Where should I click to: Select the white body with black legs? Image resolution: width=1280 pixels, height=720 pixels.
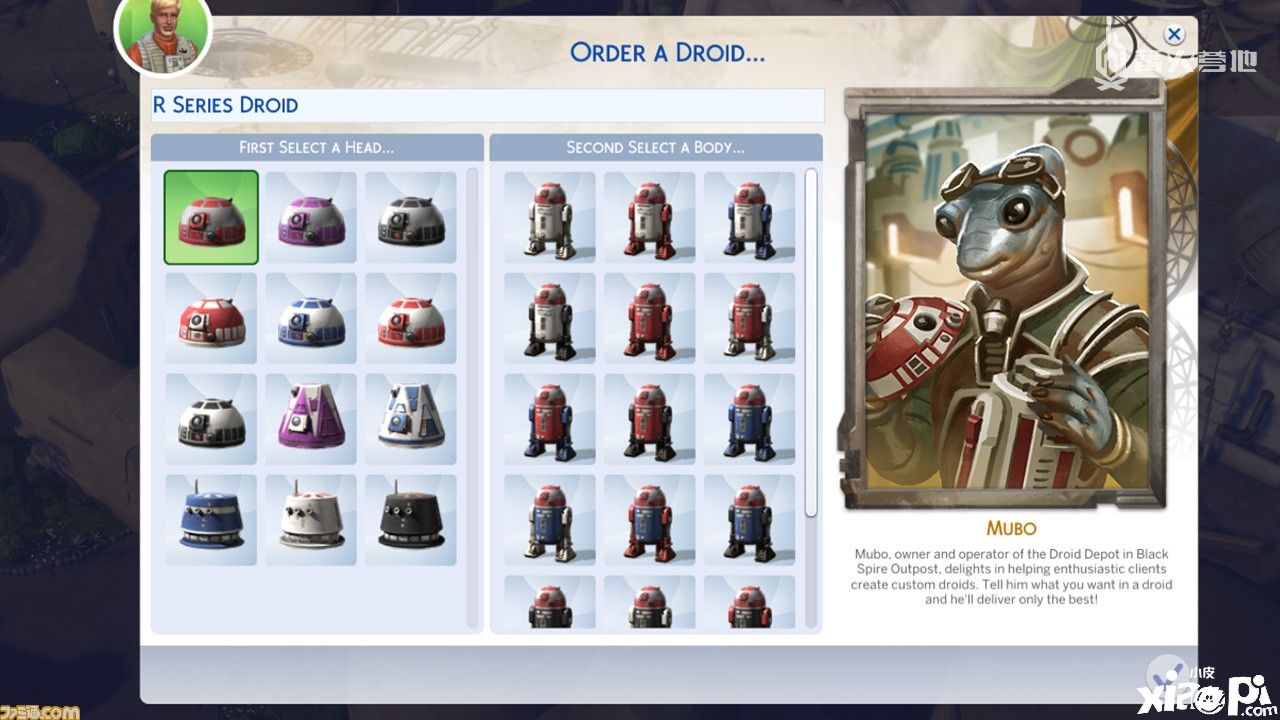pos(550,318)
